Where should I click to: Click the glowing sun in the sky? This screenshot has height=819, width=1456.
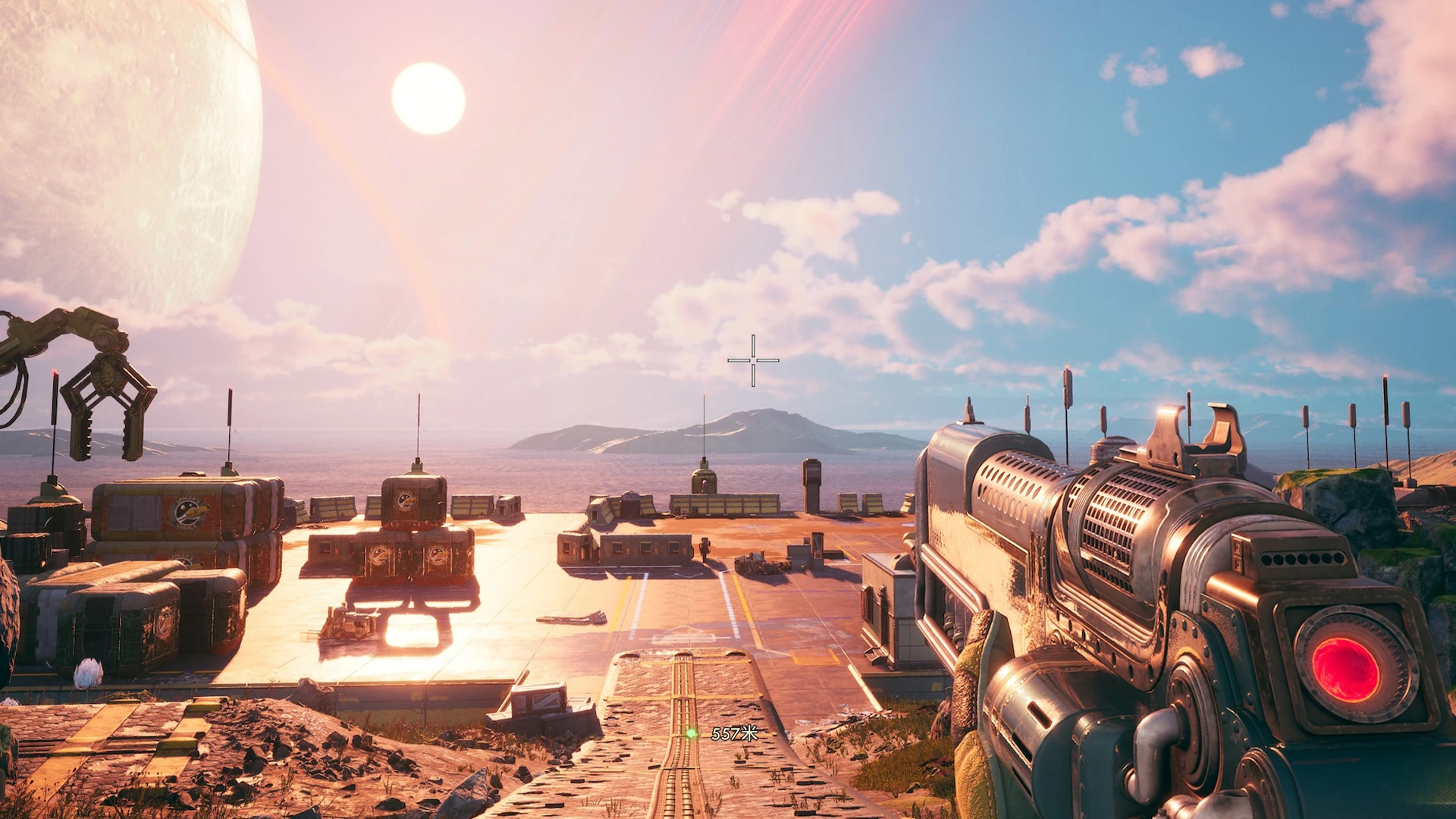tap(428, 99)
